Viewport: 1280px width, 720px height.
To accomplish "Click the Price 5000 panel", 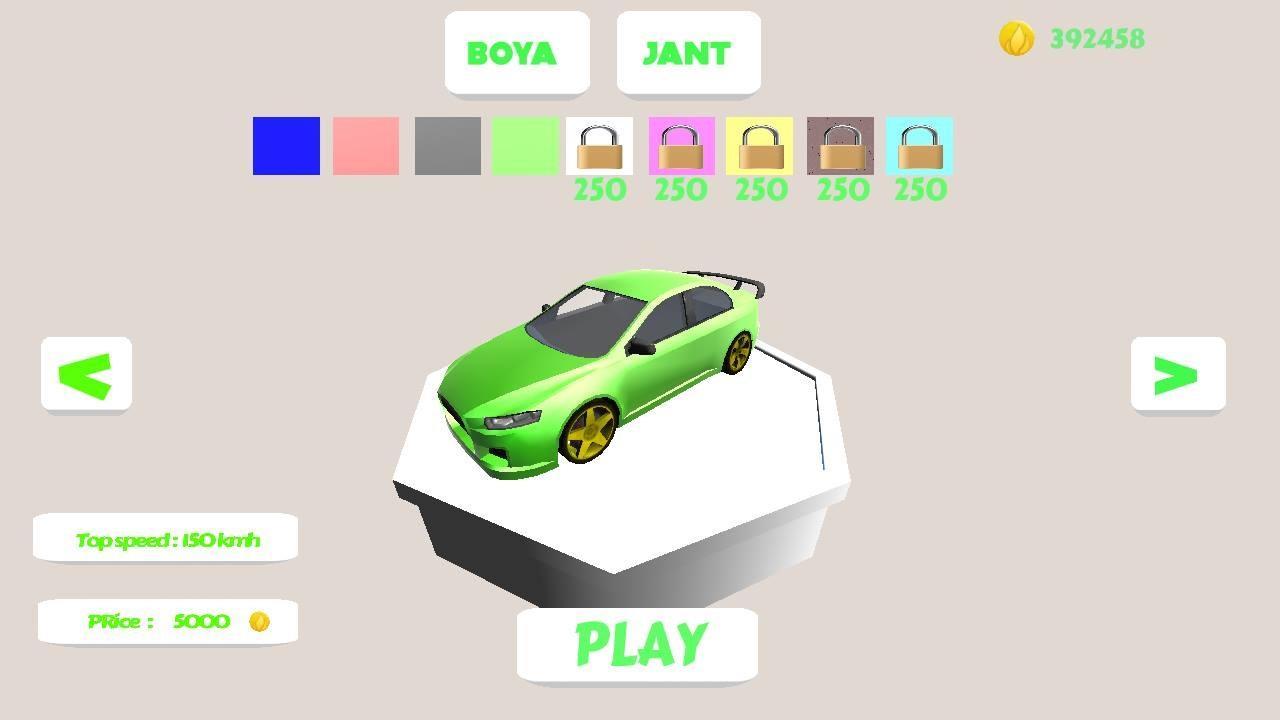I will [167, 621].
